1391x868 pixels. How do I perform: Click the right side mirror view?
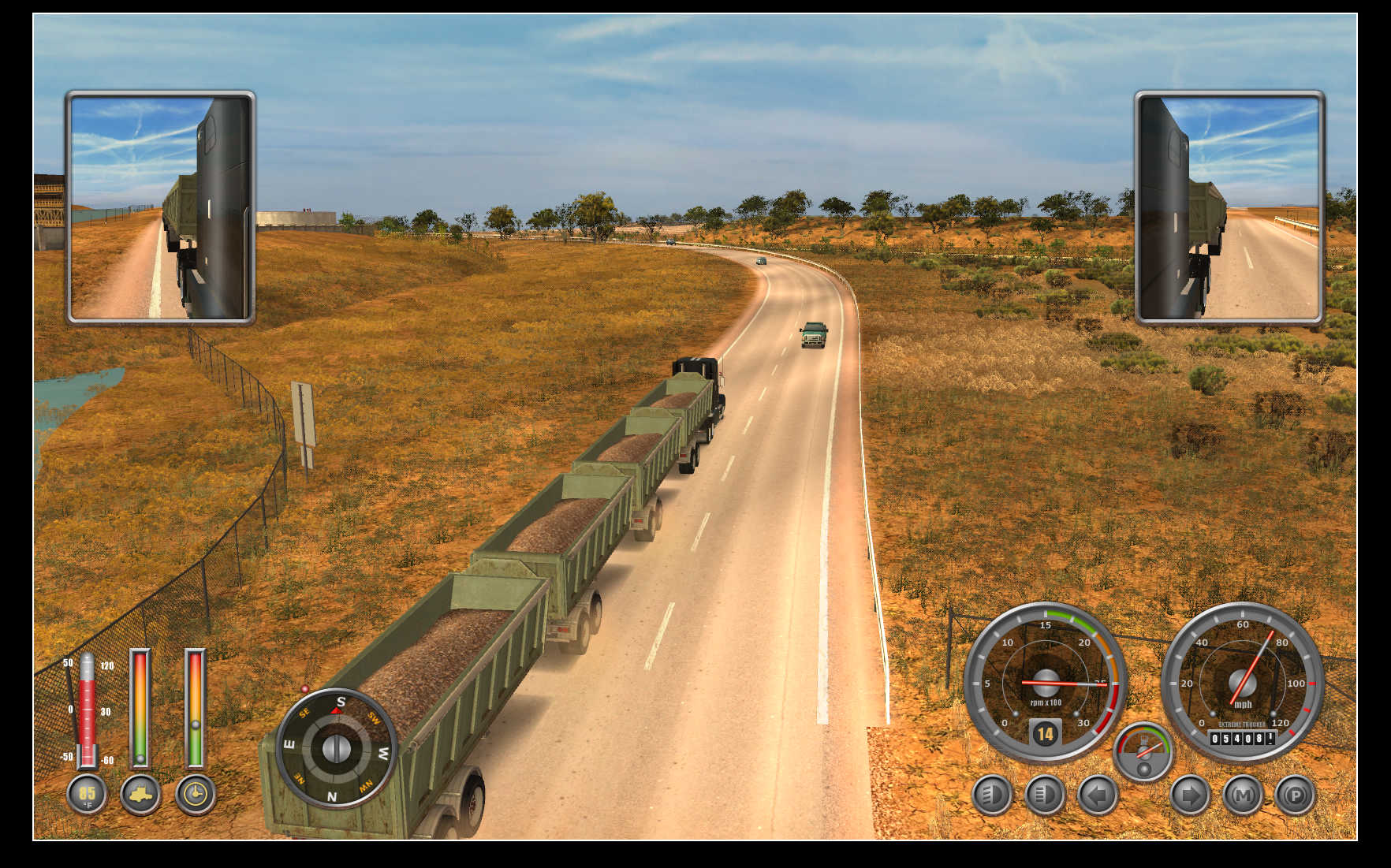[x=1229, y=207]
